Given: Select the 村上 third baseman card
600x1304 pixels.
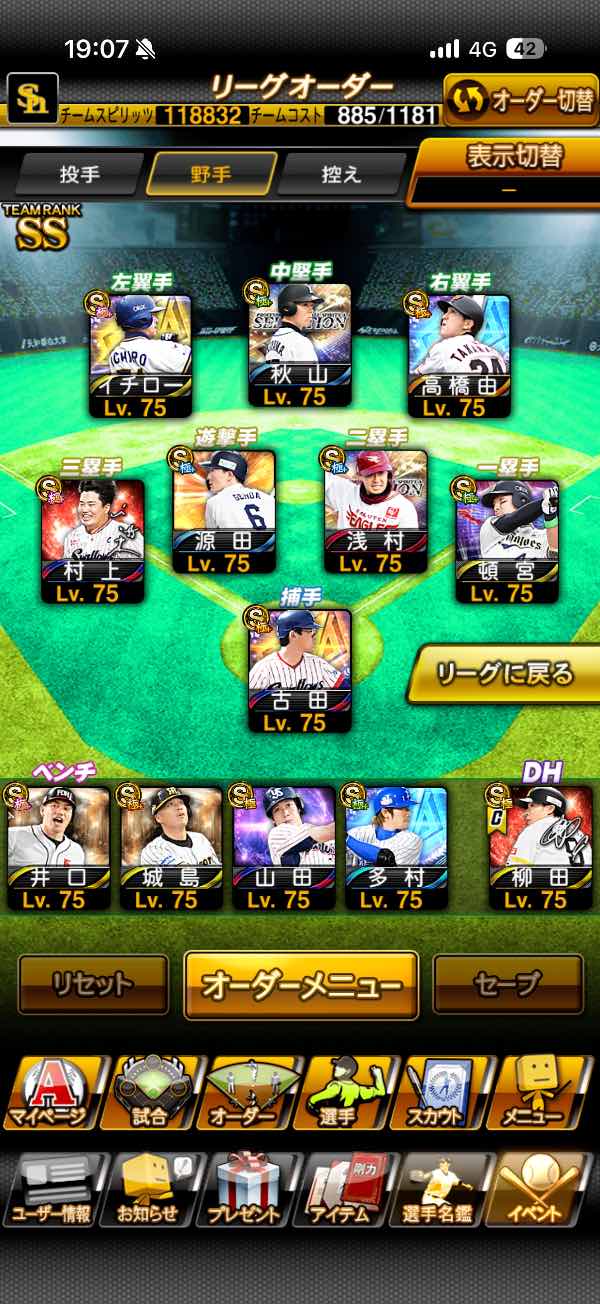Looking at the screenshot, I should [x=93, y=542].
